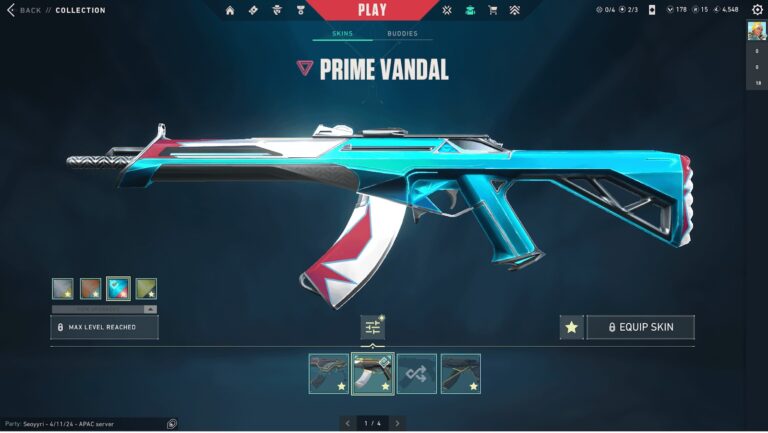This screenshot has height=433, width=768.
Task: Select the random shuffle skin thumbnail
Action: point(416,373)
